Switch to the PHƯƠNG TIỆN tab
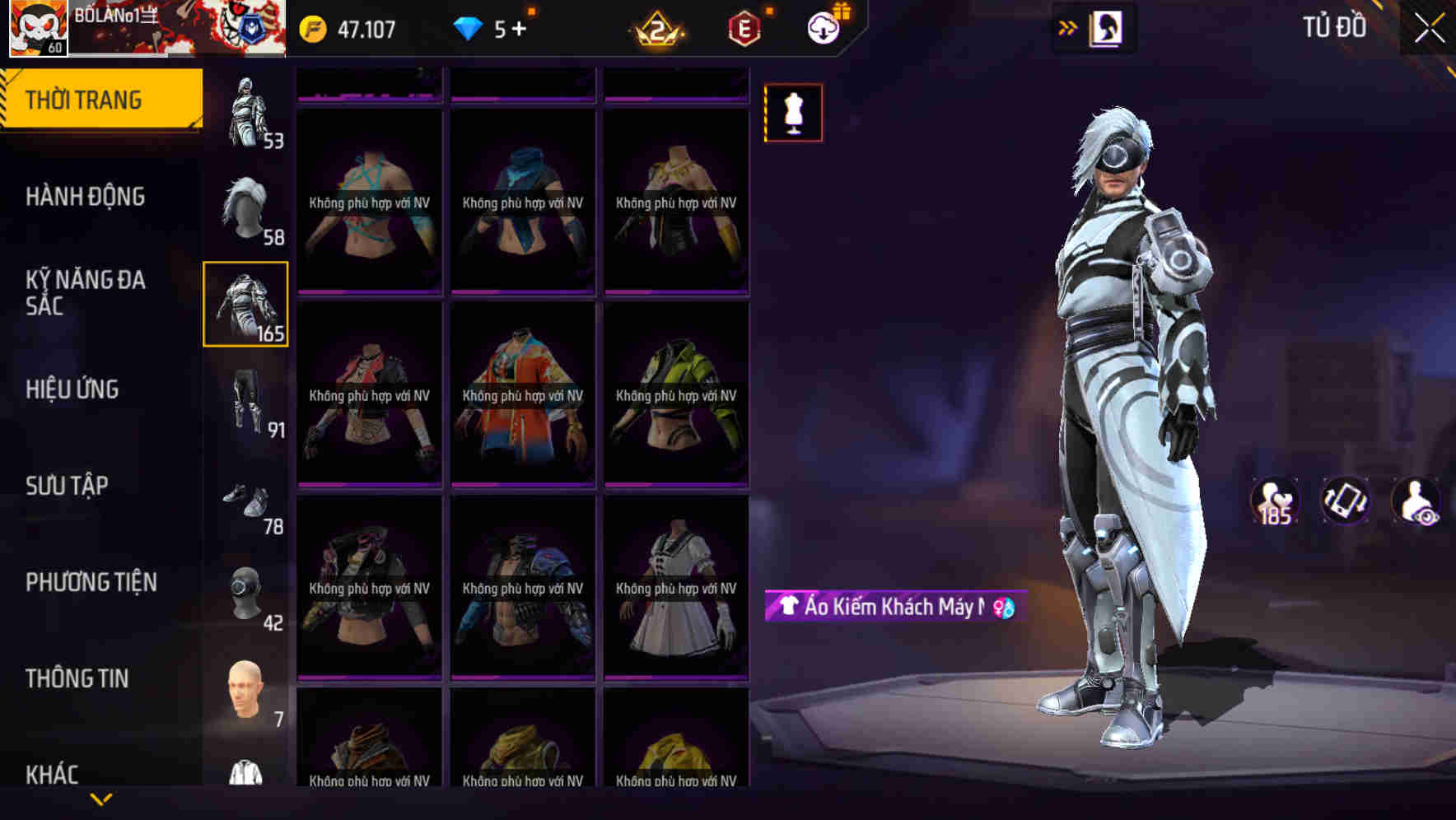This screenshot has height=820, width=1456. (91, 581)
